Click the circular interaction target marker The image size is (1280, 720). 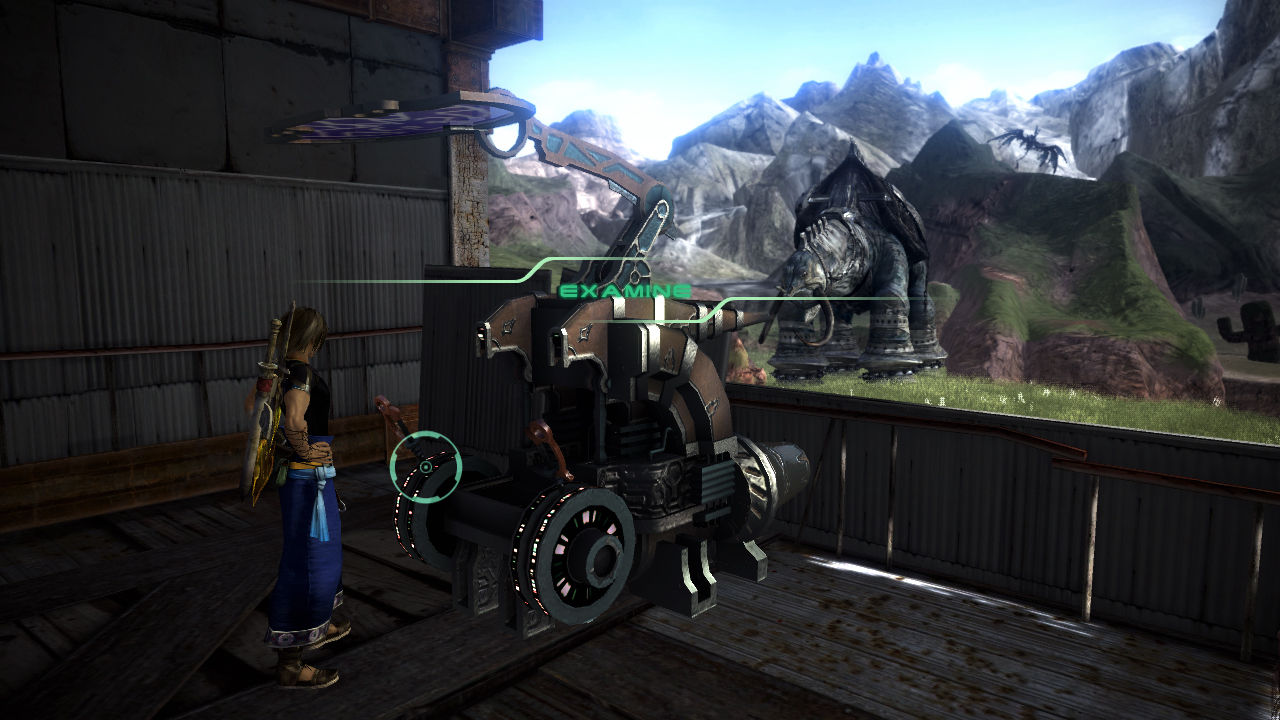[x=425, y=466]
